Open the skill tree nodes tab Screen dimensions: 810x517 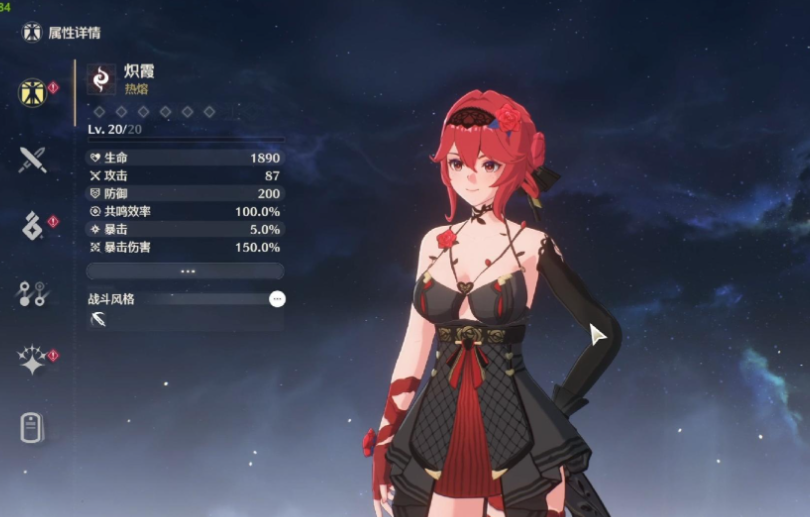[32, 293]
